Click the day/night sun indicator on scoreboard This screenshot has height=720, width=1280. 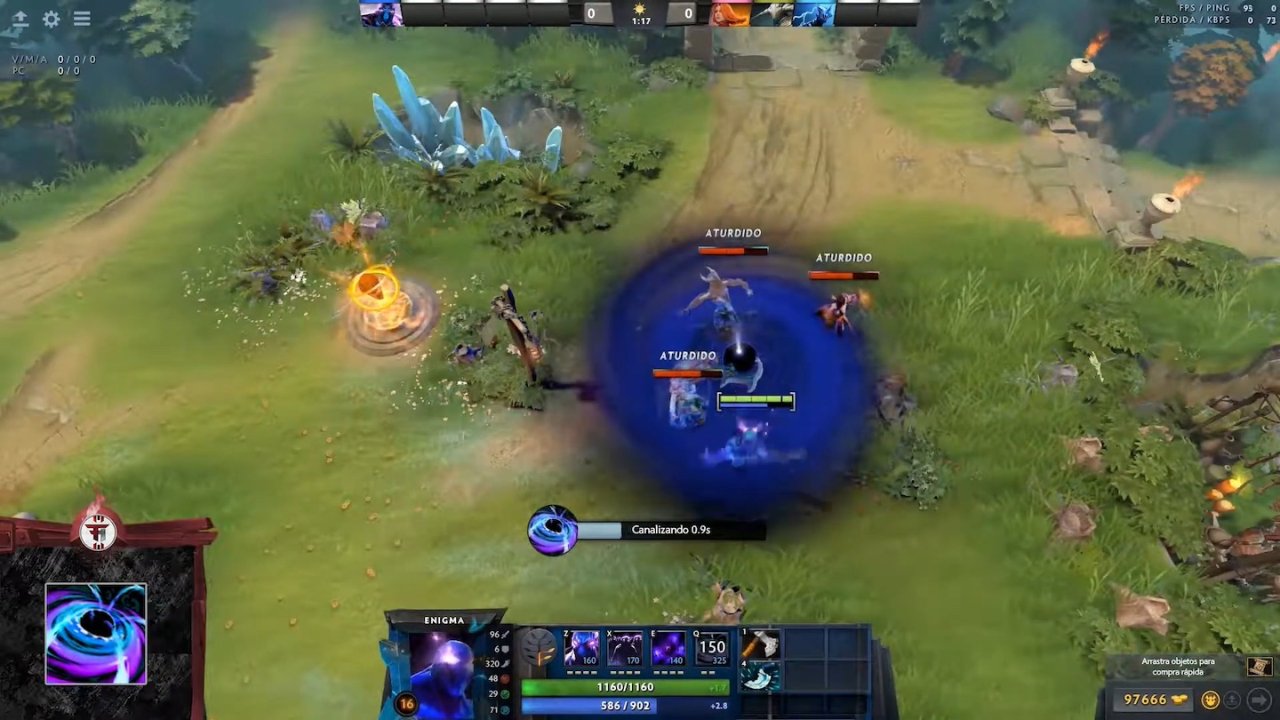(x=640, y=8)
